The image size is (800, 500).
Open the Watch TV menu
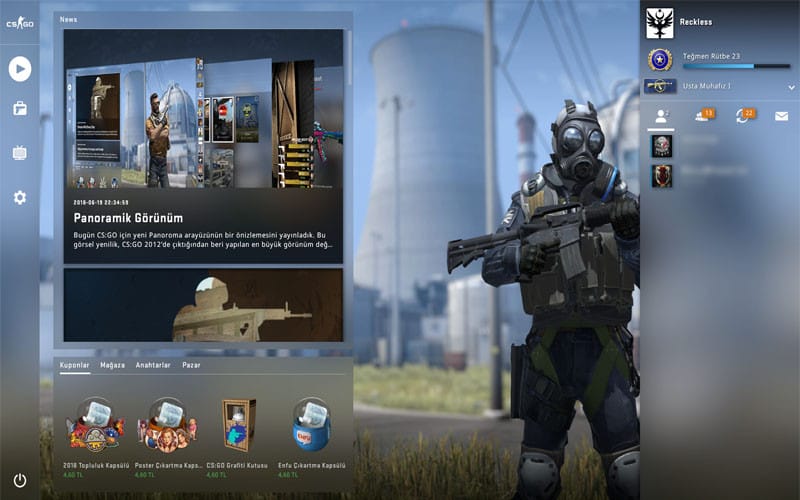pyautogui.click(x=20, y=153)
